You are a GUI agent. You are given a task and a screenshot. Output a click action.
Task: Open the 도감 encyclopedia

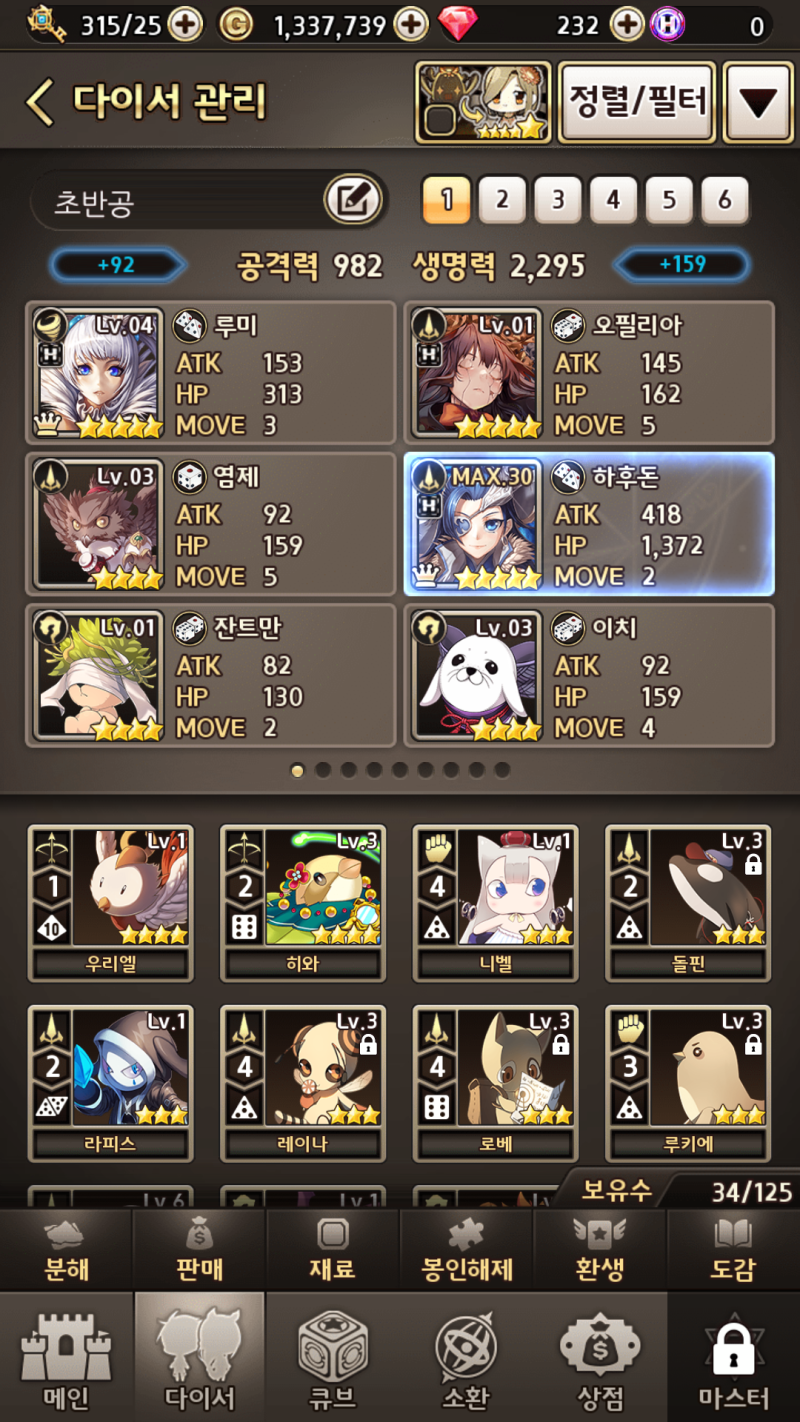coord(733,1250)
